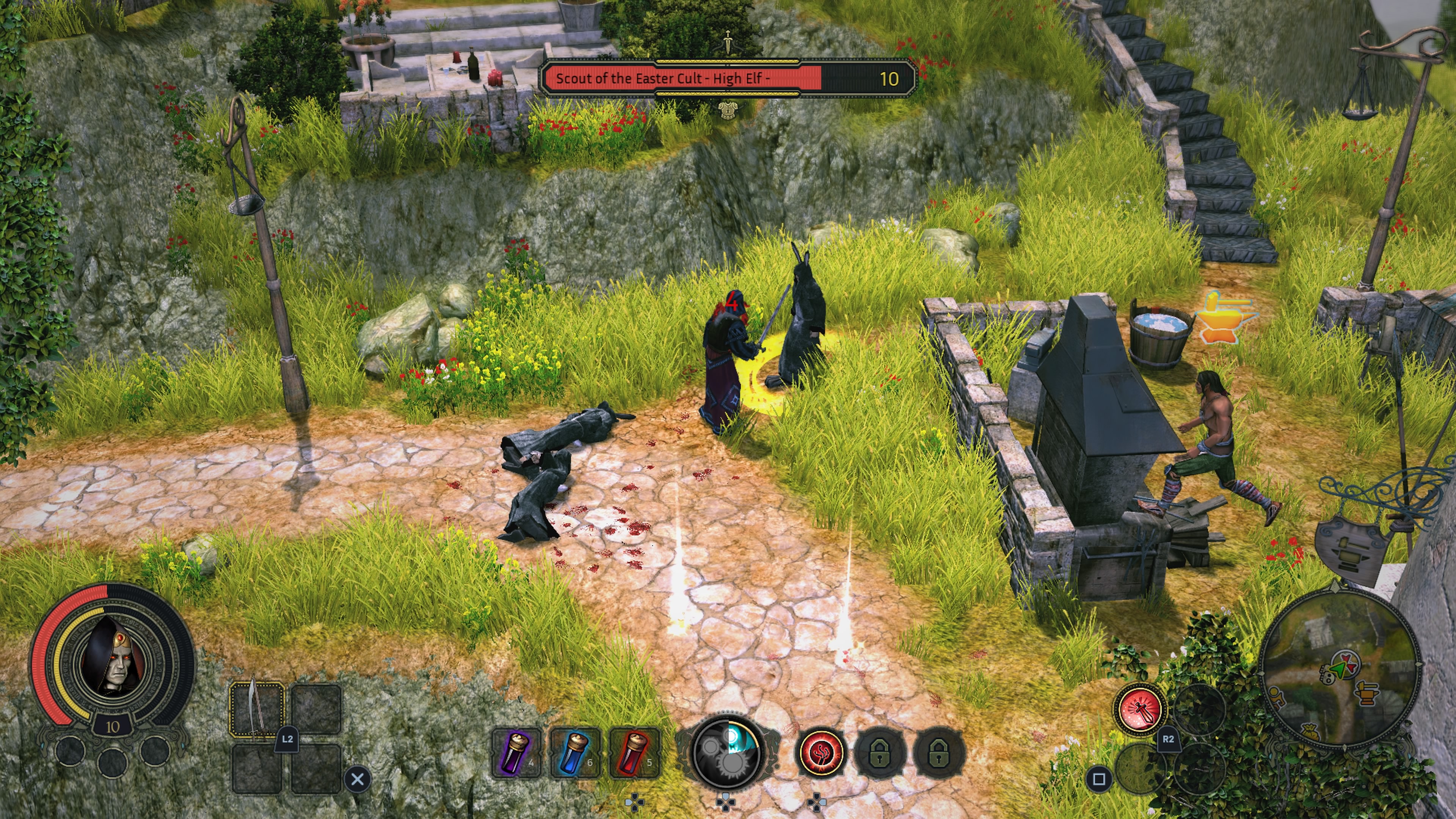This screenshot has height=819, width=1456.
Task: Open the central gear orb
Action: click(727, 751)
